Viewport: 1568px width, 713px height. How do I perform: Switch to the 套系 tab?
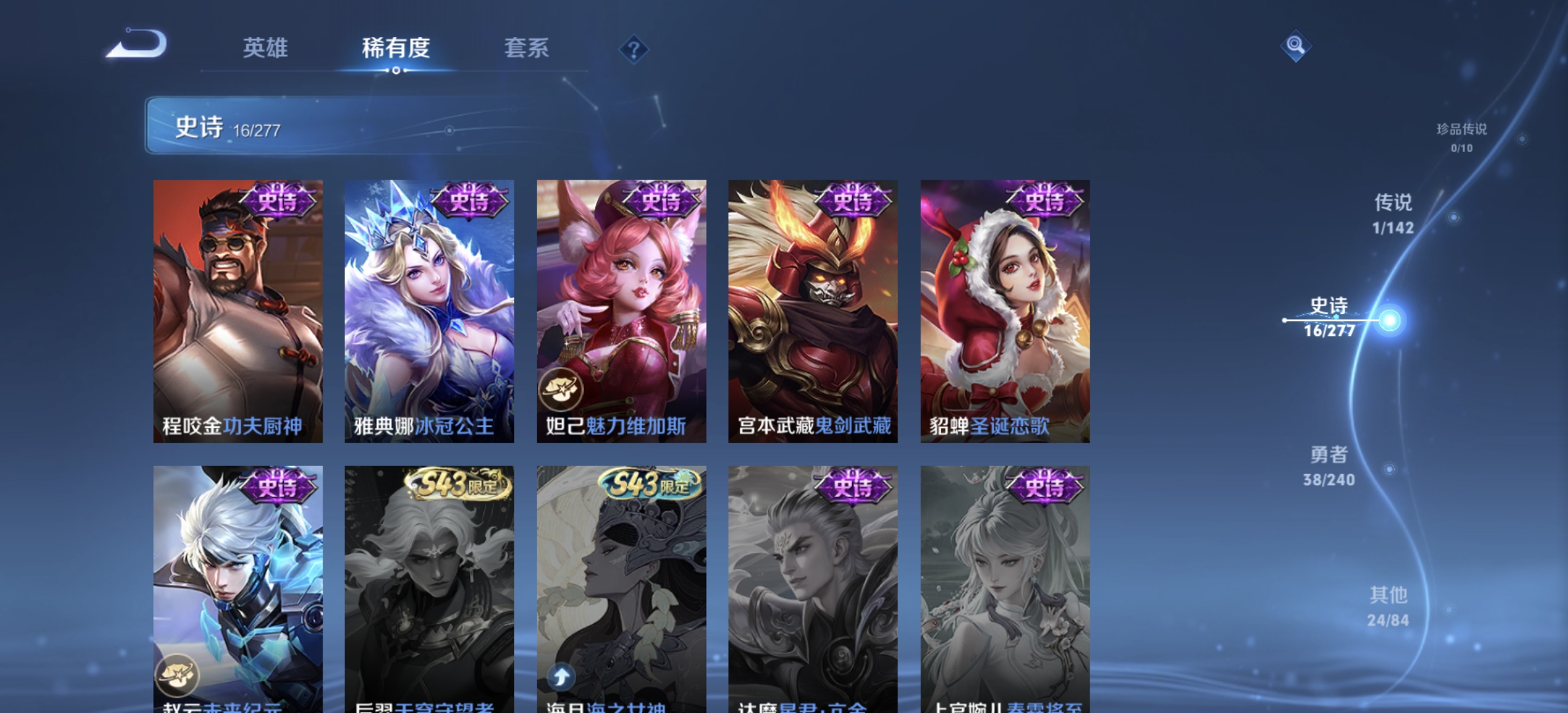528,50
